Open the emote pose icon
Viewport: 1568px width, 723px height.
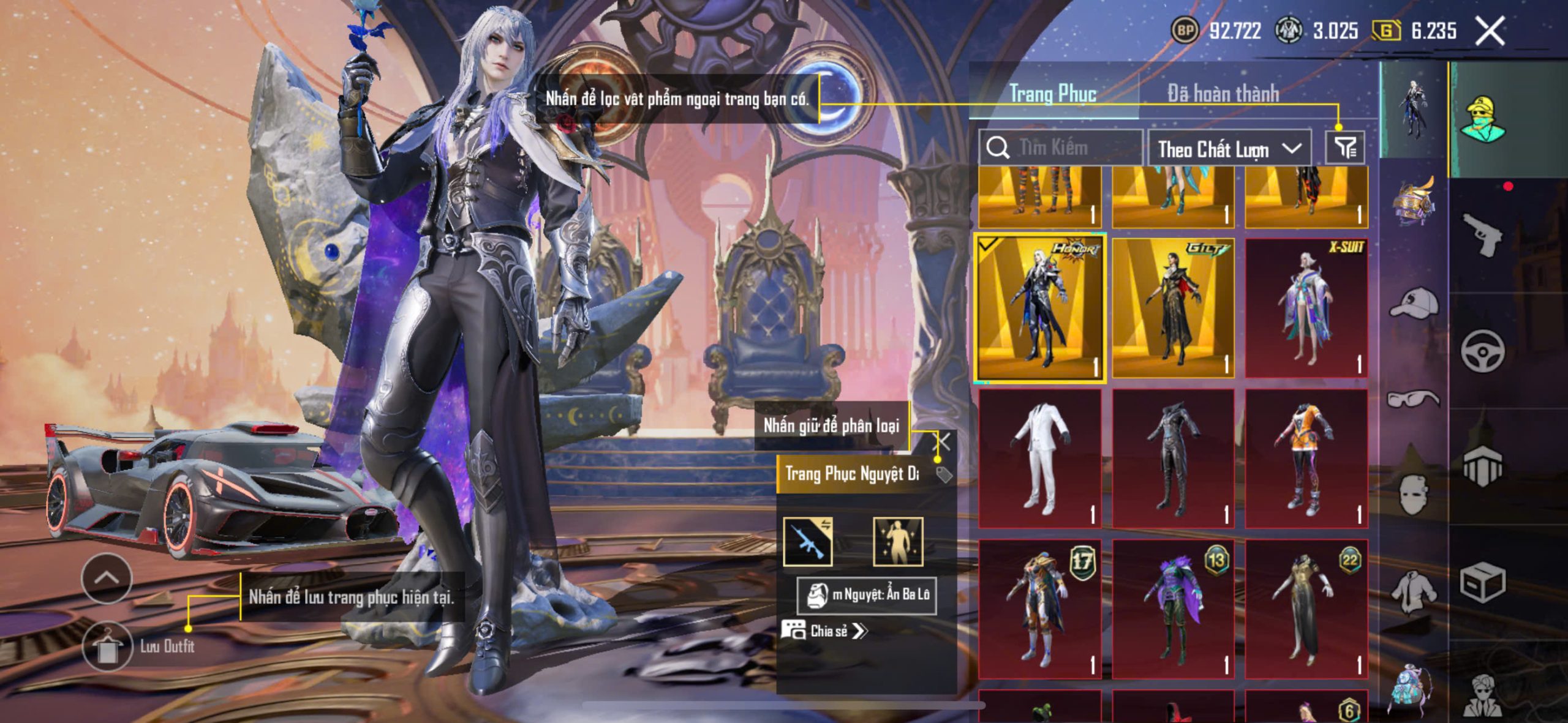[897, 542]
